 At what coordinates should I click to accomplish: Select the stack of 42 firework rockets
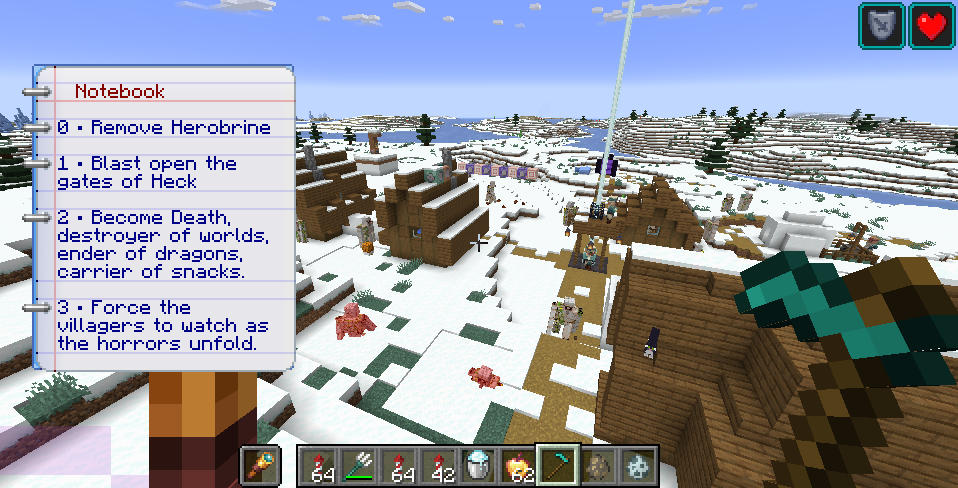click(438, 466)
